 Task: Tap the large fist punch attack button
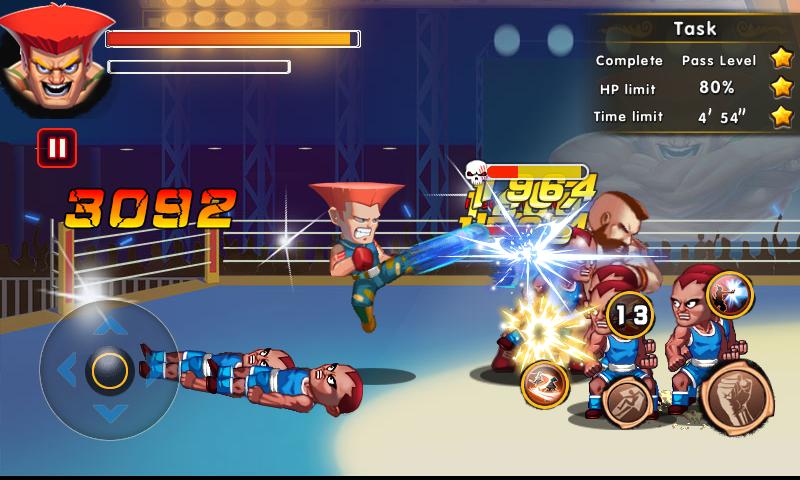pos(737,397)
